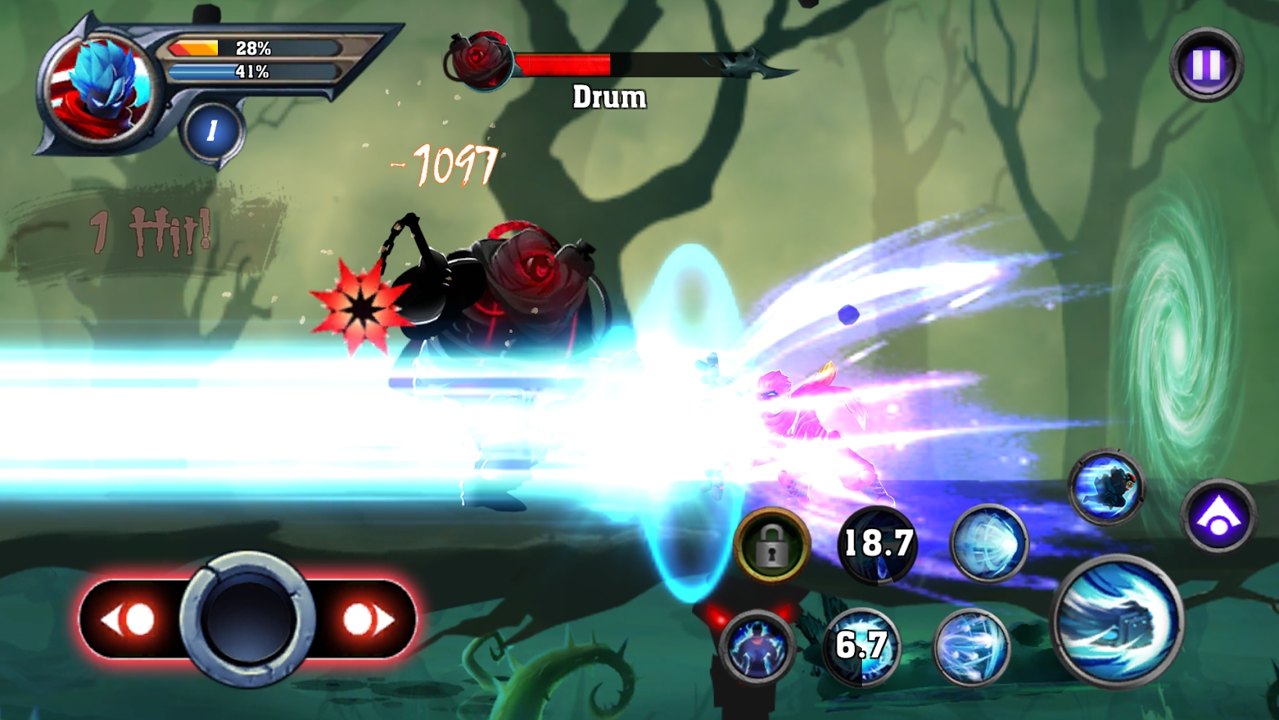Activate the power-up aura transformation skill
The image size is (1279, 720).
pyautogui.click(x=756, y=646)
